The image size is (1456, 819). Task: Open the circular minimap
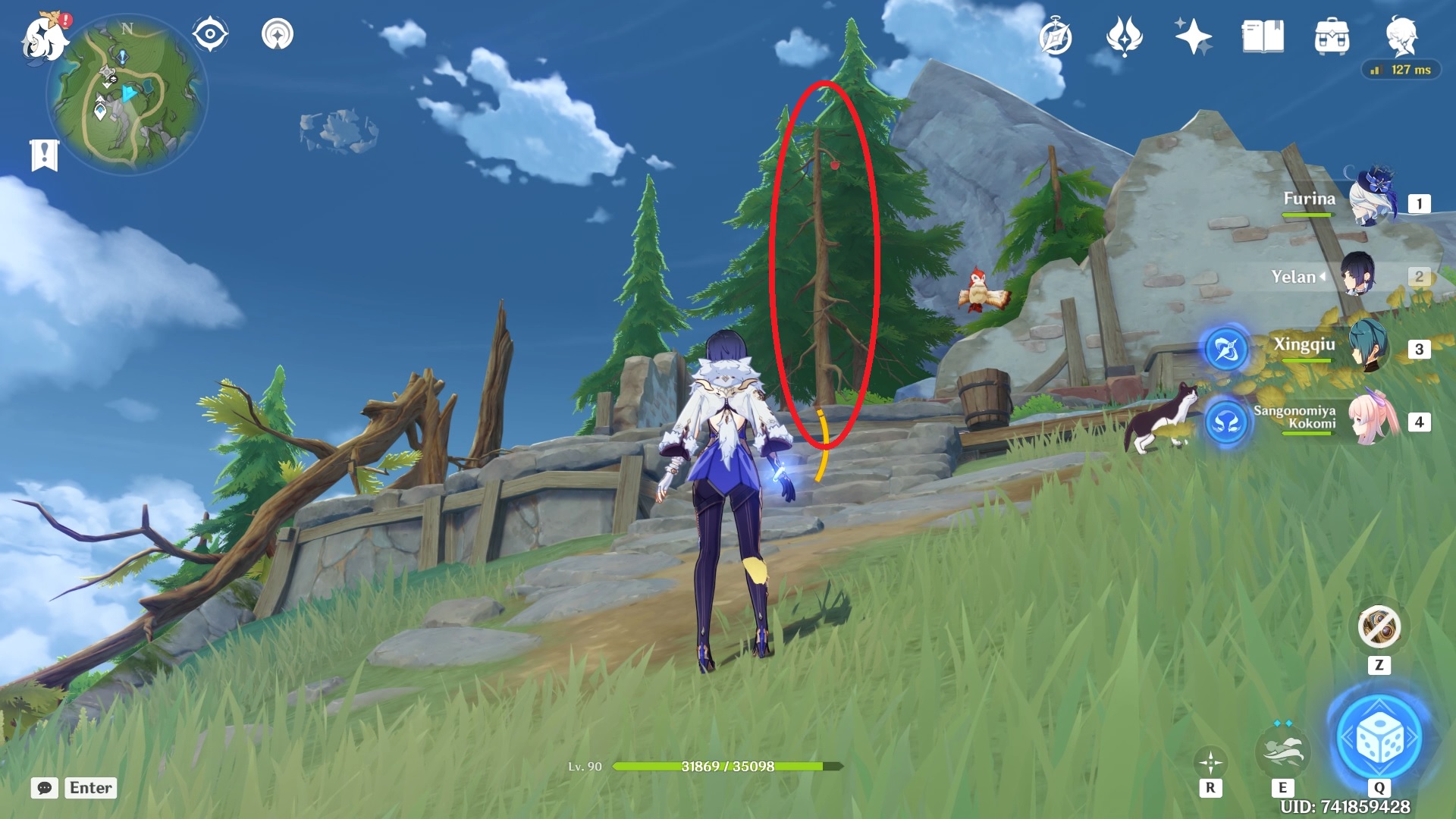[x=126, y=96]
